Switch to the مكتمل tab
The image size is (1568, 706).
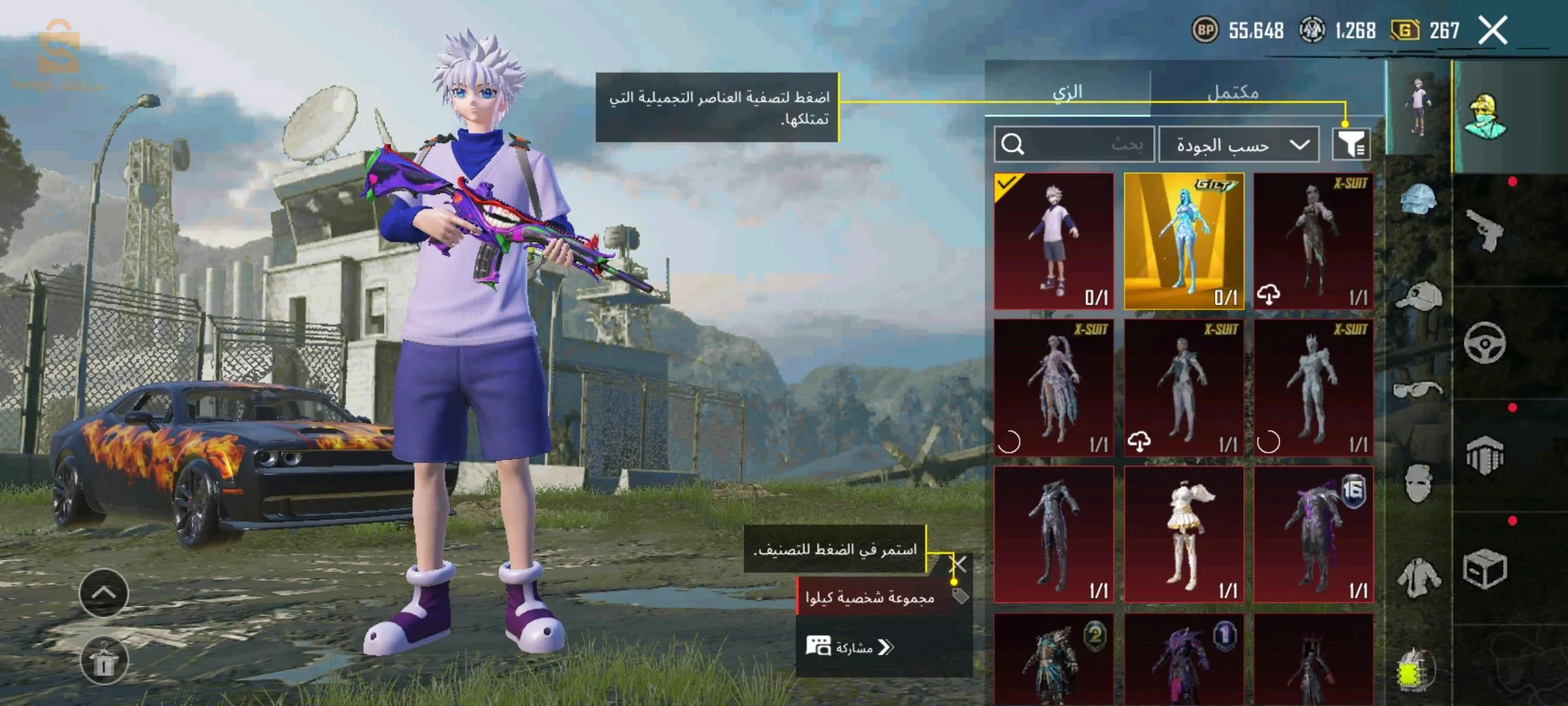coord(1232,92)
